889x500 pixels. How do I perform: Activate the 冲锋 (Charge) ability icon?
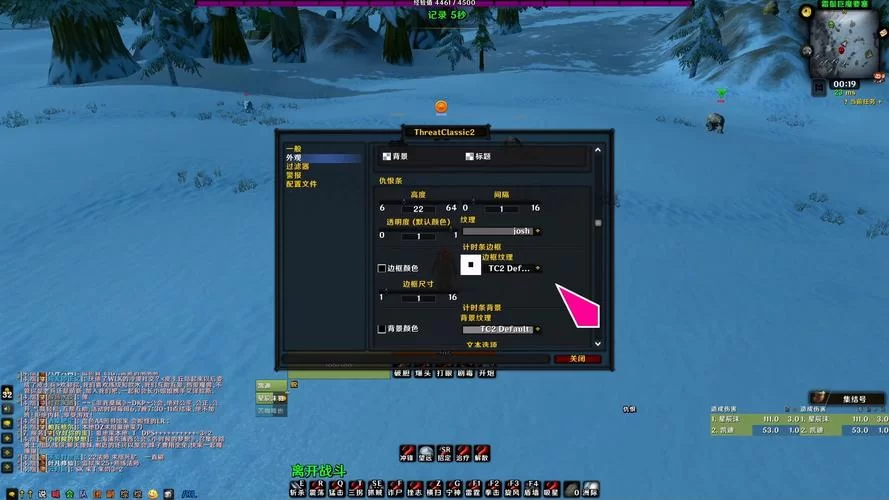(408, 453)
